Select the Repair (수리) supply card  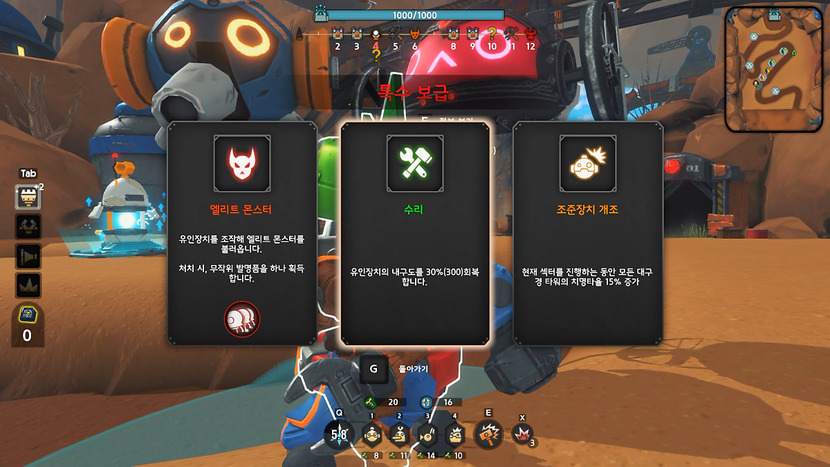point(416,232)
